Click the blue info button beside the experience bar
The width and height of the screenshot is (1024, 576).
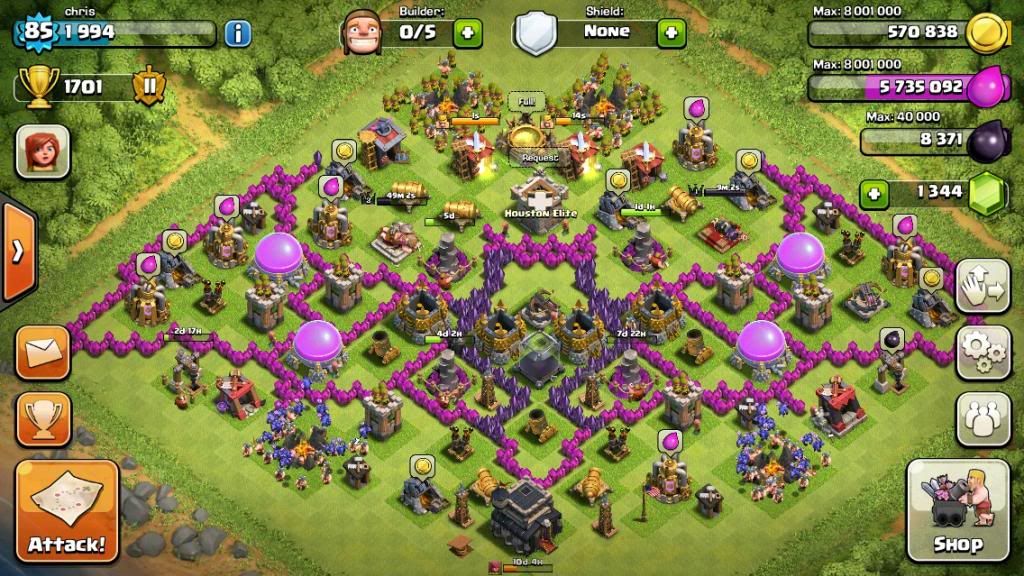[238, 33]
